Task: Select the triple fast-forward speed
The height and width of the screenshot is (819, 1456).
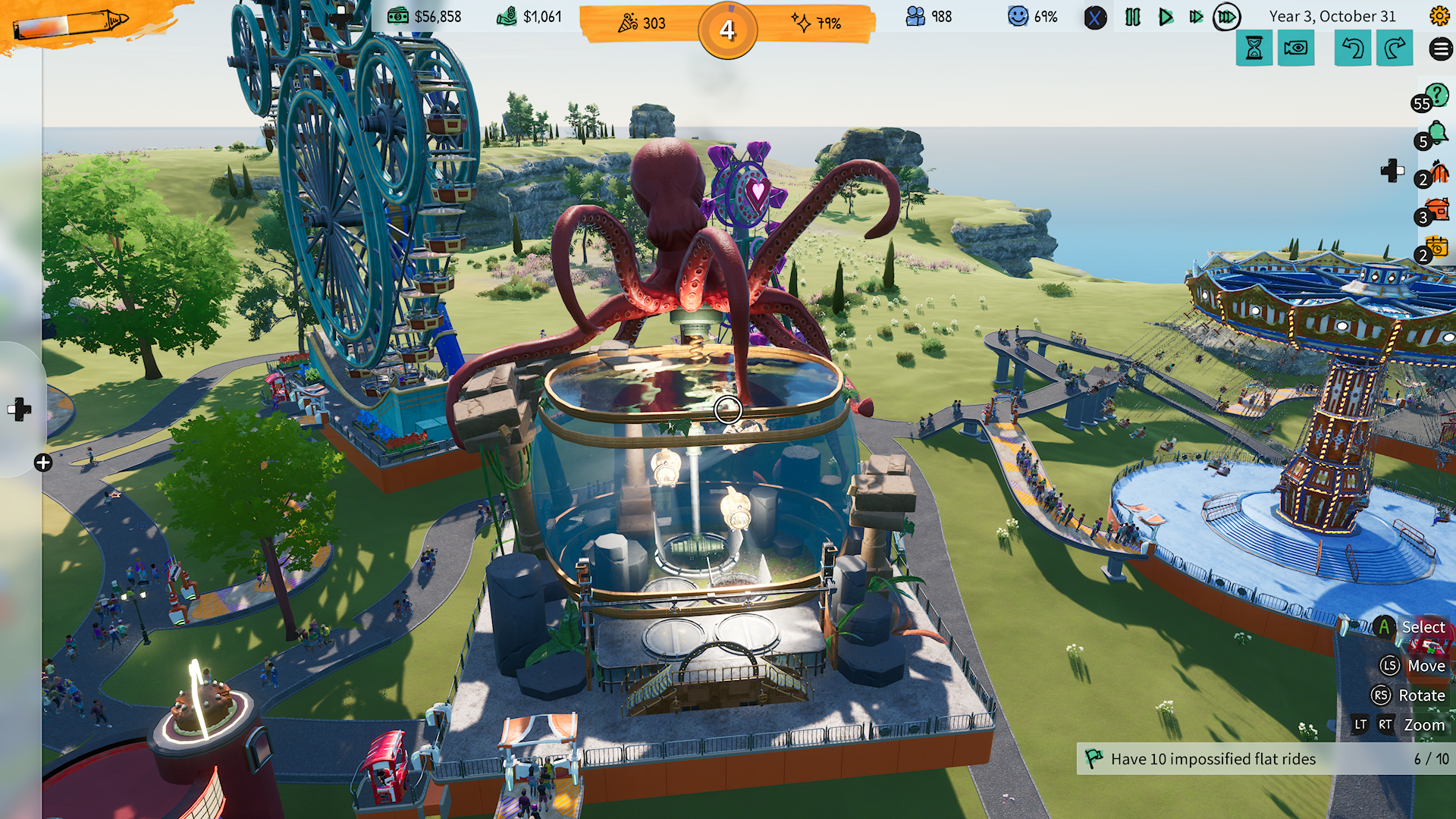Action: pyautogui.click(x=1226, y=17)
